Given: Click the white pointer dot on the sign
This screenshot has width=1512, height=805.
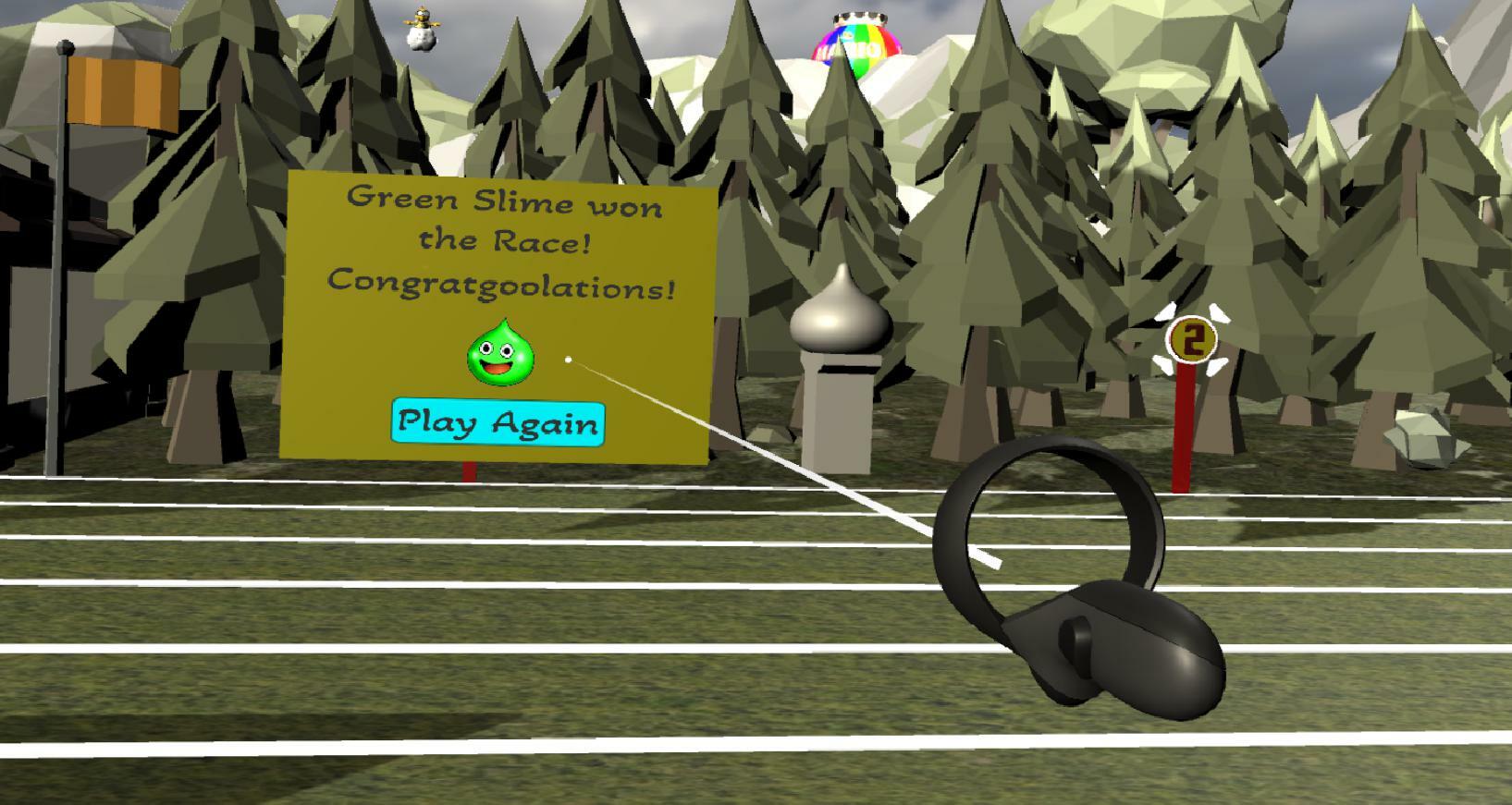Looking at the screenshot, I should [568, 359].
